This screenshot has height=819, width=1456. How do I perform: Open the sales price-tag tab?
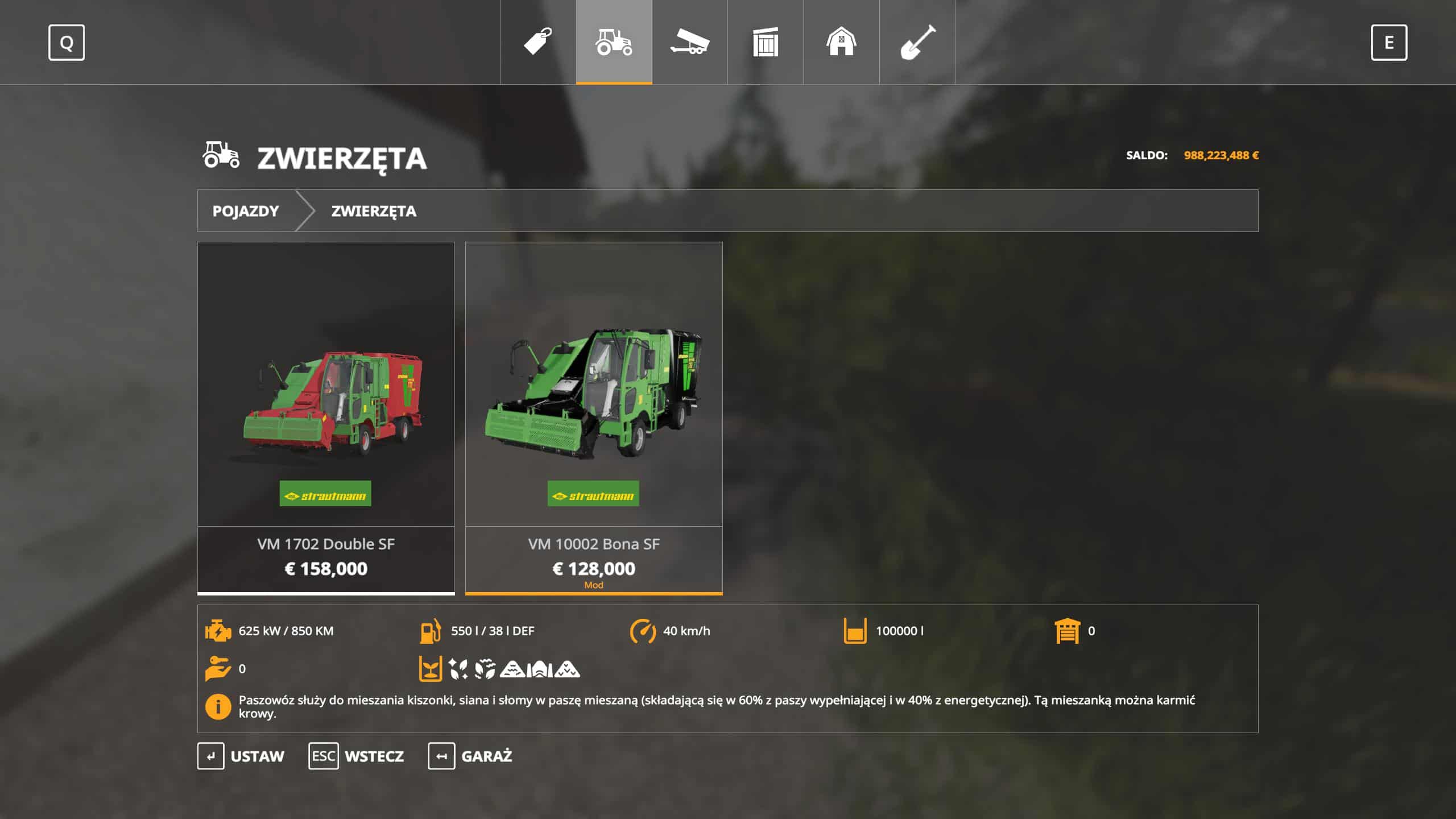(x=538, y=42)
